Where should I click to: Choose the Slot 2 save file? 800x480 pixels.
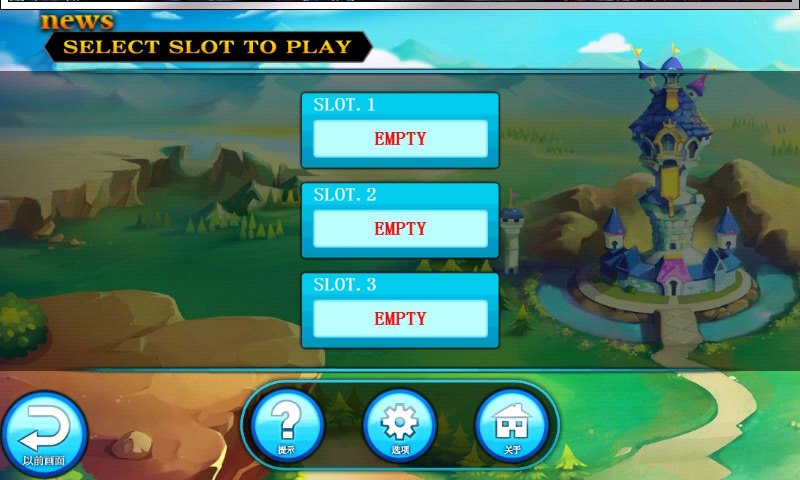[400, 228]
